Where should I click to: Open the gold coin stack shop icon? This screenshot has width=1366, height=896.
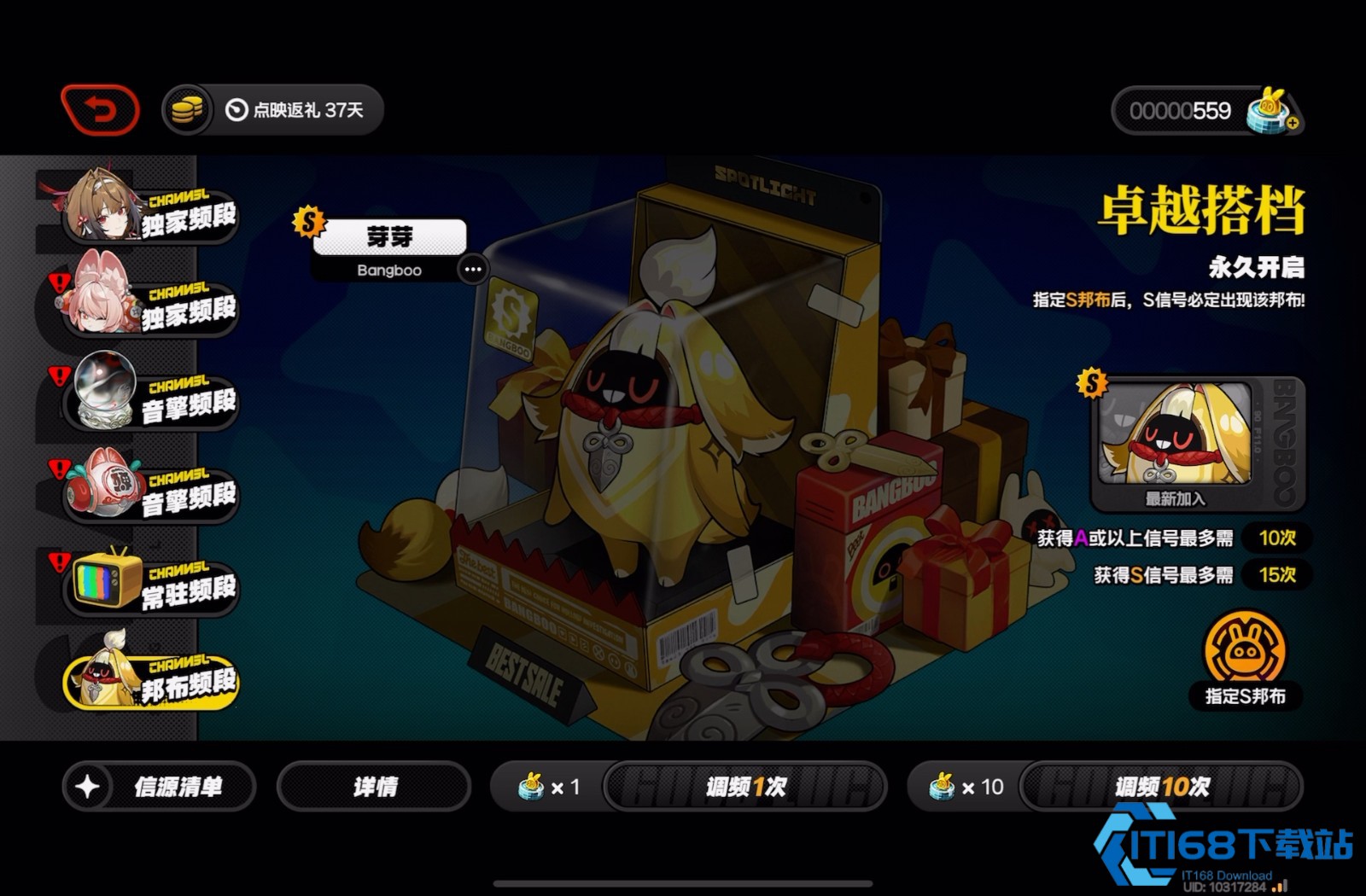point(187,110)
